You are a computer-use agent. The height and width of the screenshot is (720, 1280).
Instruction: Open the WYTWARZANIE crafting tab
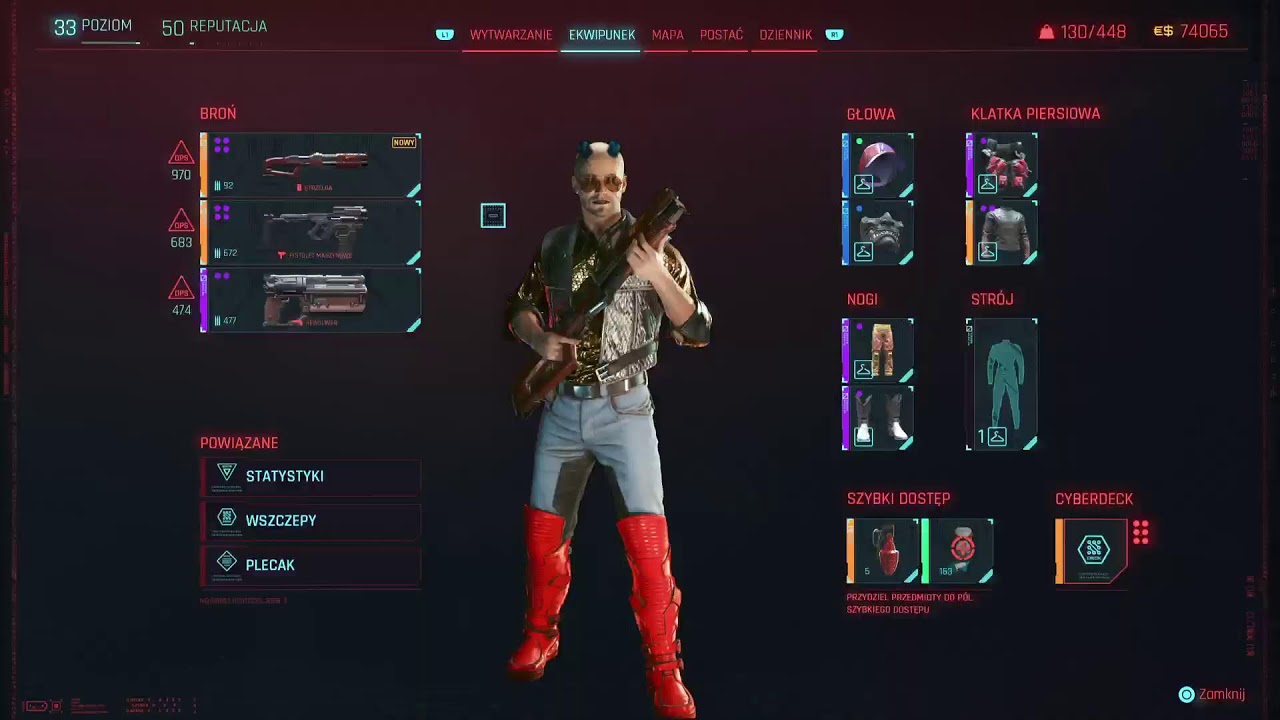511,33
